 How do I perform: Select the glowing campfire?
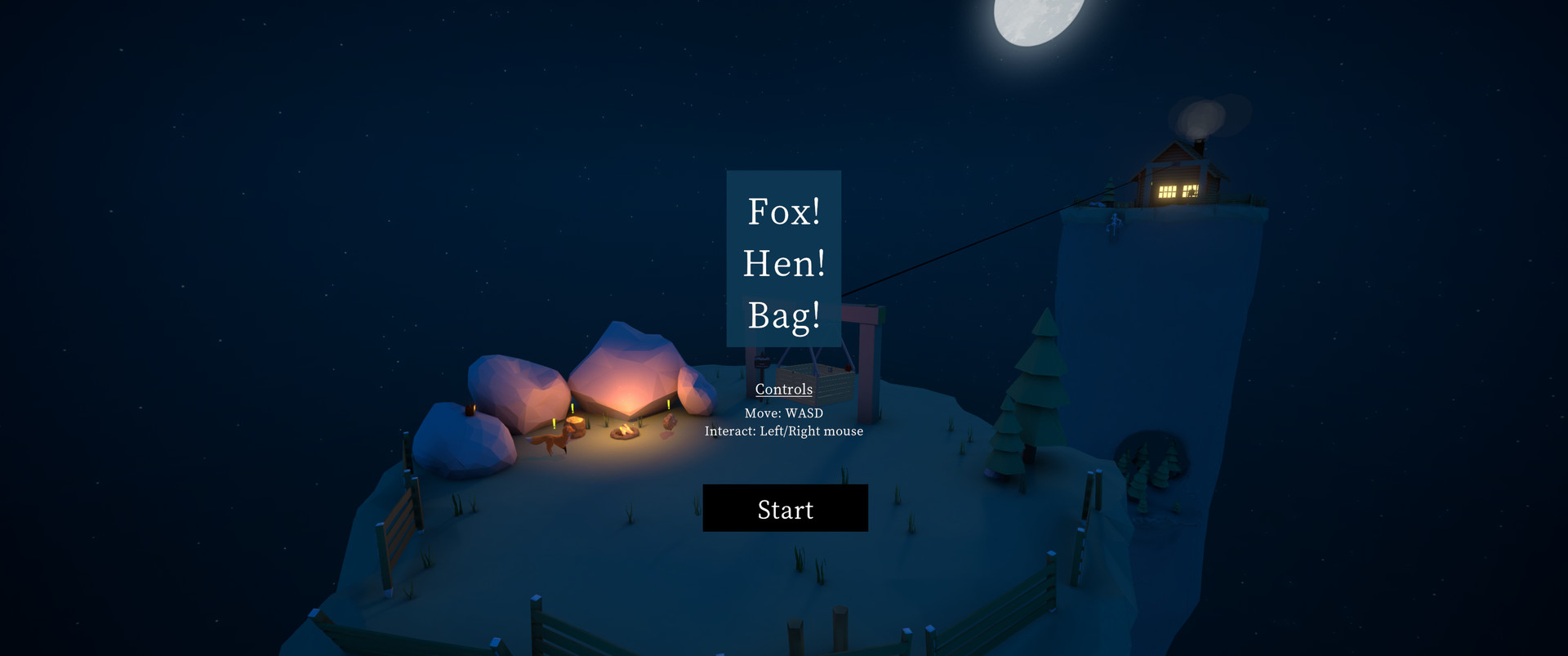(624, 432)
